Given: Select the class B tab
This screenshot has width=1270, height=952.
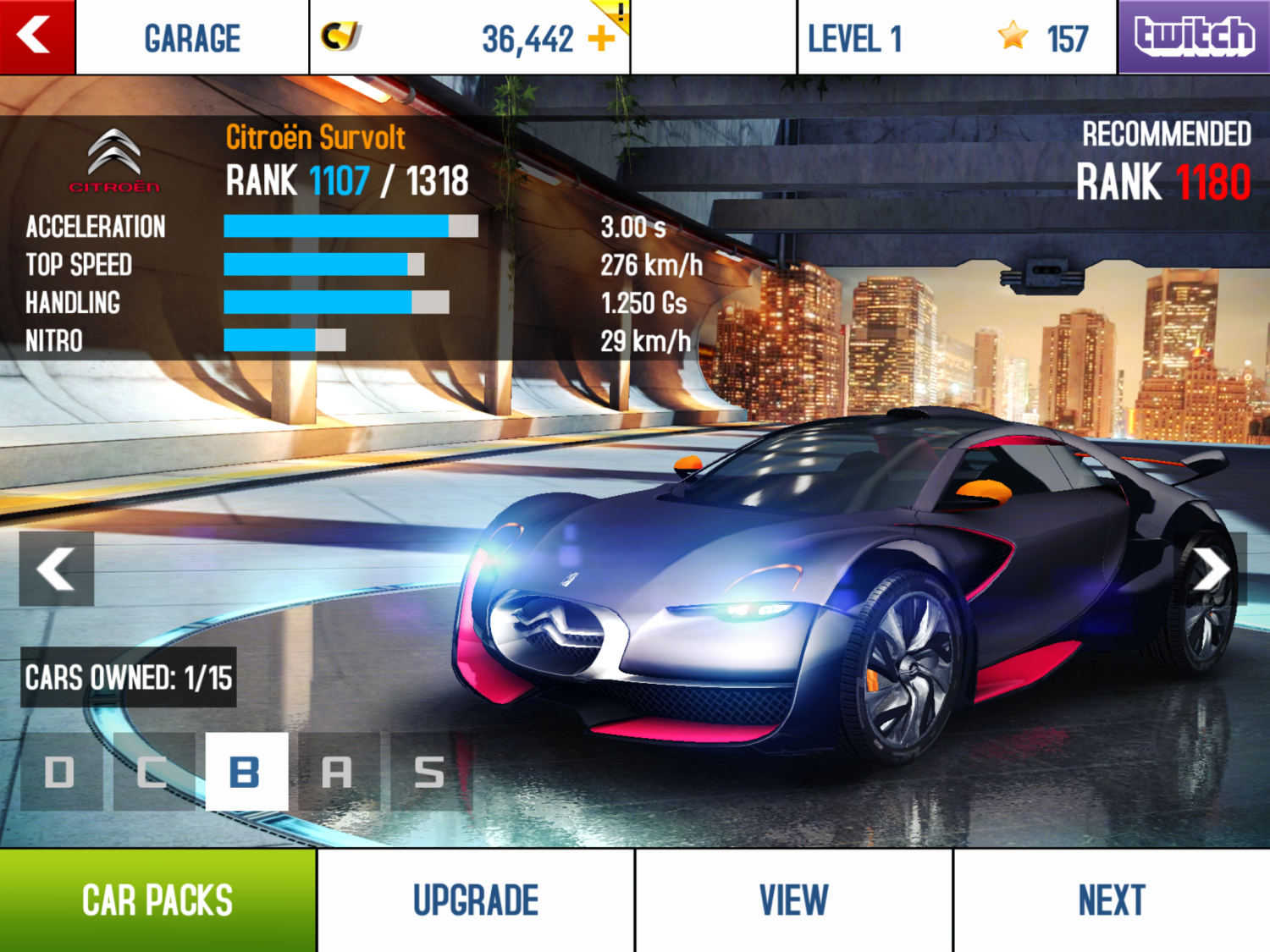Looking at the screenshot, I should [x=246, y=772].
